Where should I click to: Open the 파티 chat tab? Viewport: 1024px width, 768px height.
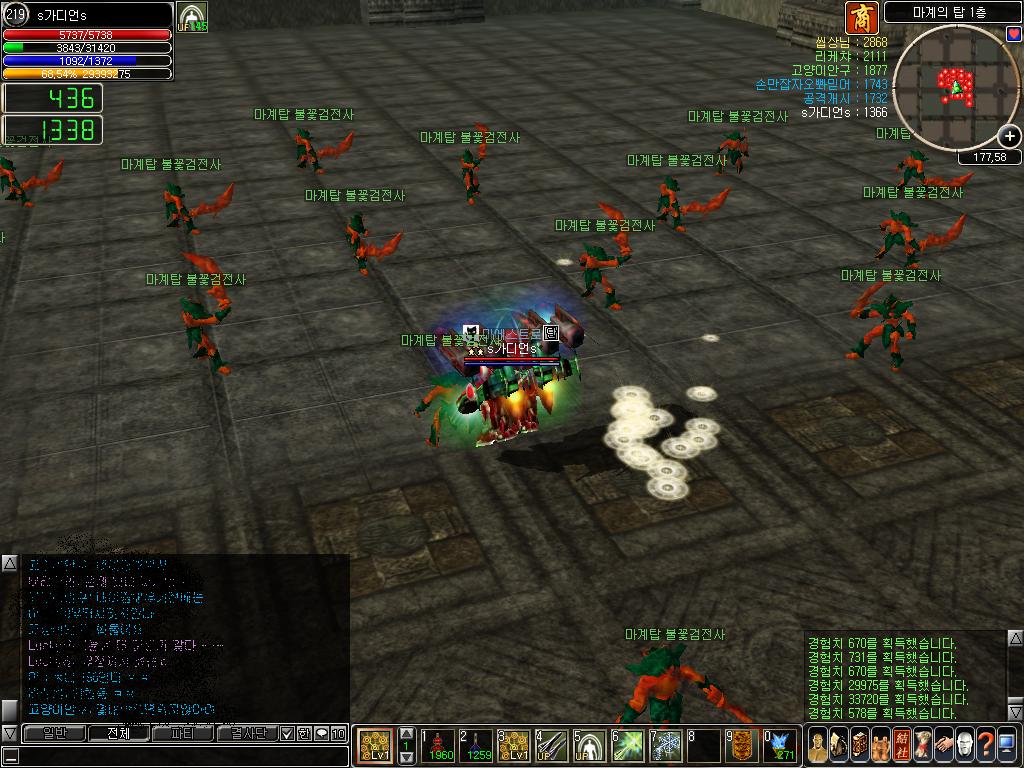(183, 734)
